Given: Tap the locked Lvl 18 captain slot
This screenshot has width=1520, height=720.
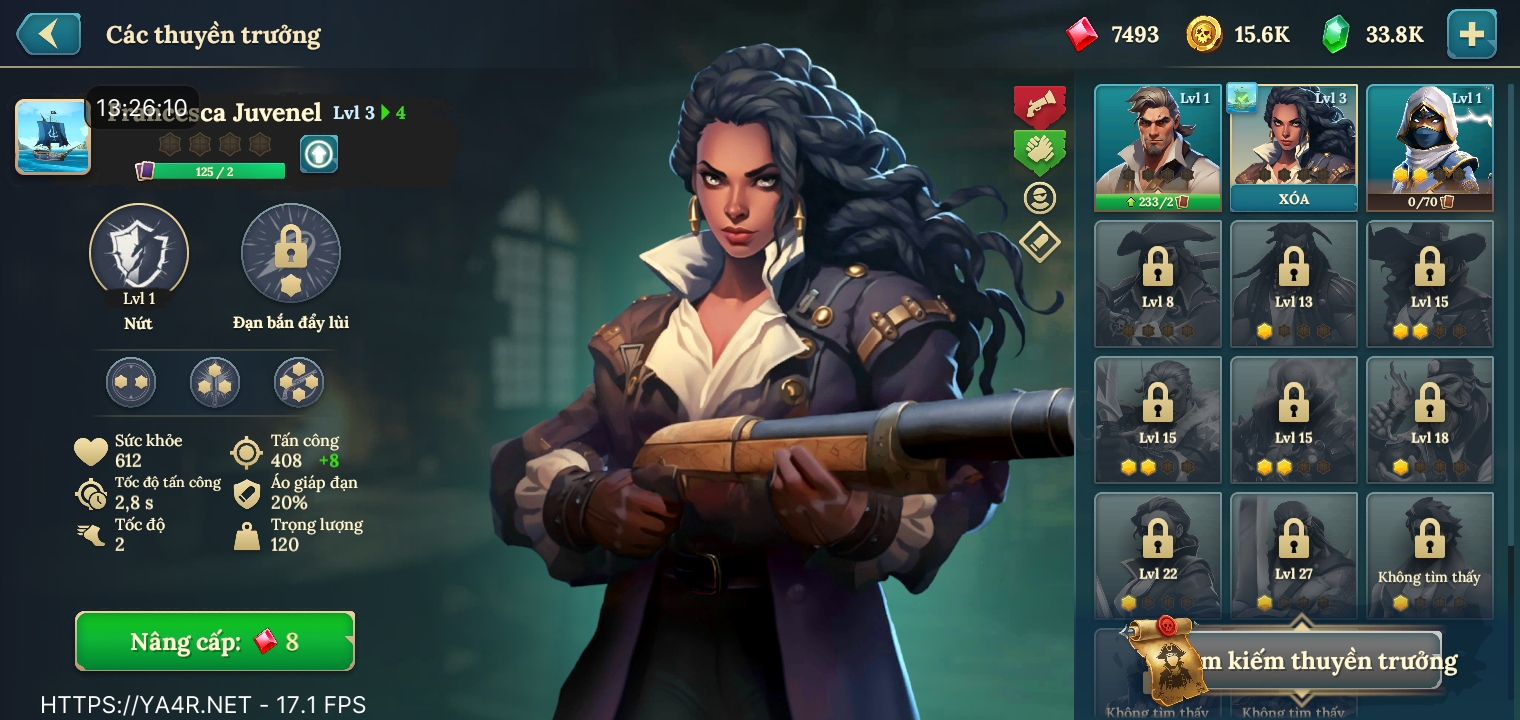Looking at the screenshot, I should tap(1429, 419).
